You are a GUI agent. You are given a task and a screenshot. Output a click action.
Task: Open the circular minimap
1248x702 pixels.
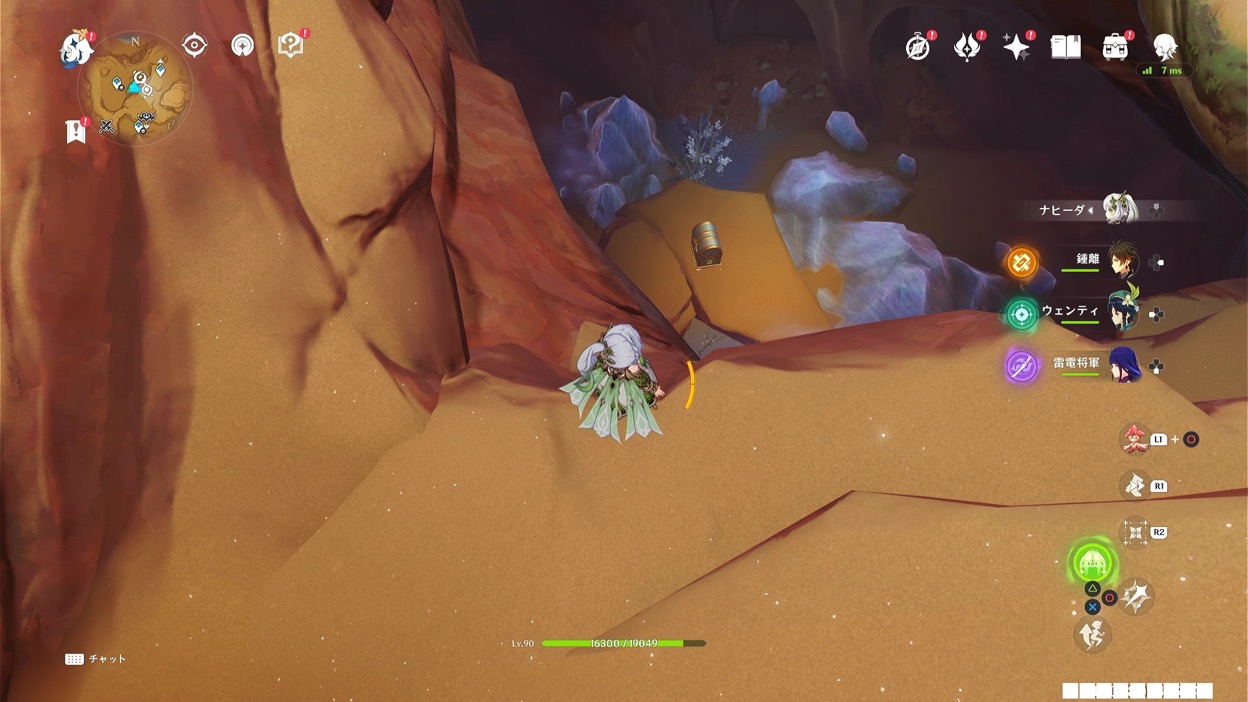tap(135, 88)
